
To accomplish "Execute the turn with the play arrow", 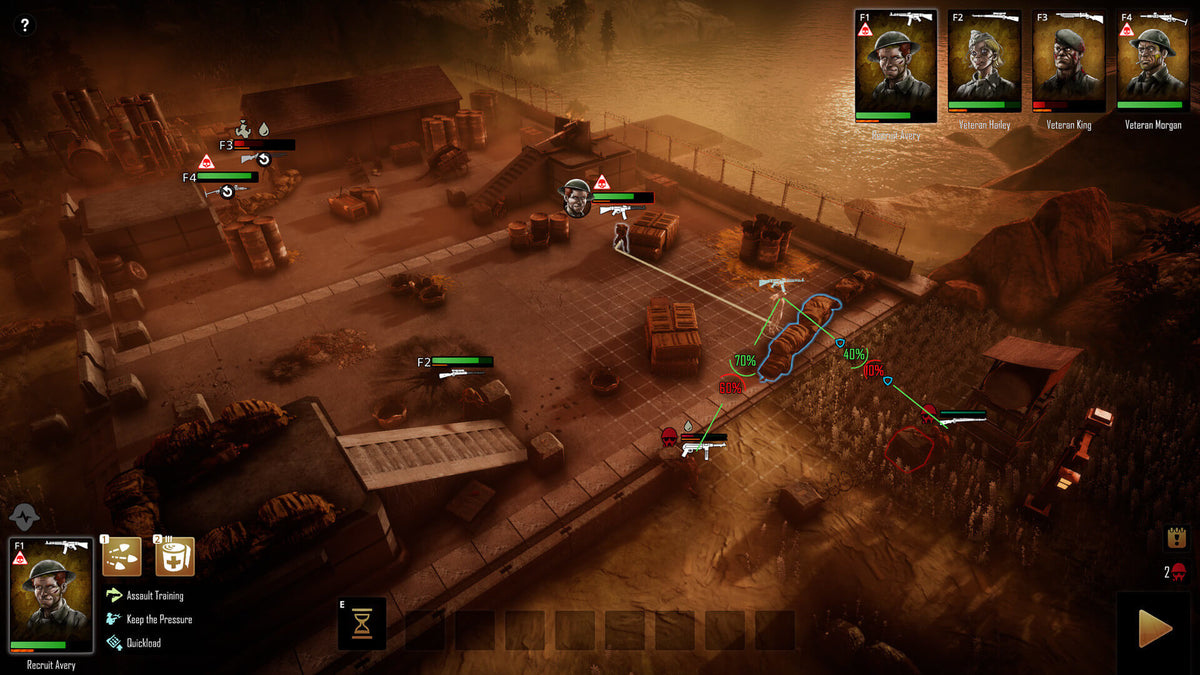I will click(1155, 629).
